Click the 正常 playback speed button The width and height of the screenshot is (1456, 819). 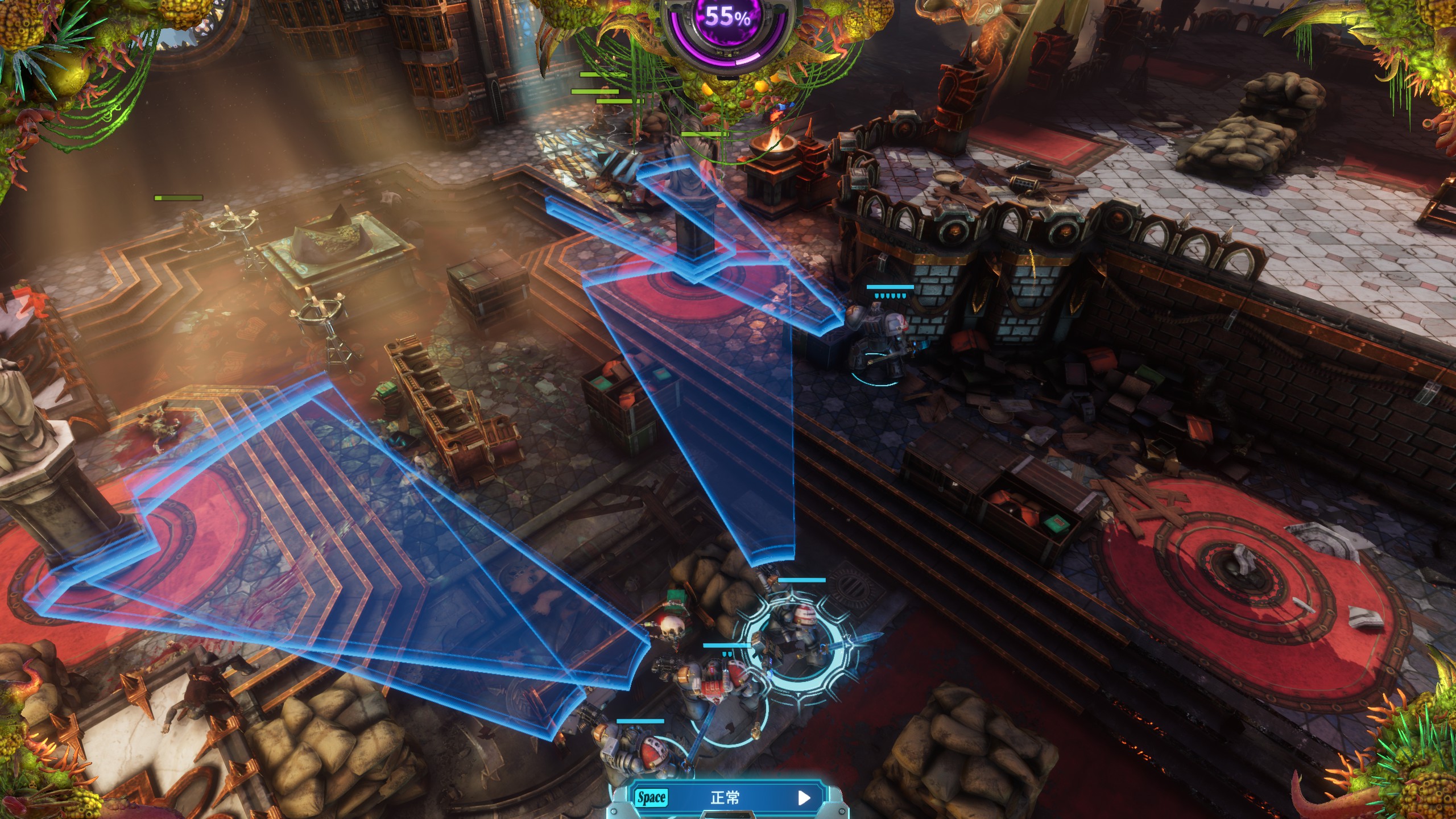(726, 798)
